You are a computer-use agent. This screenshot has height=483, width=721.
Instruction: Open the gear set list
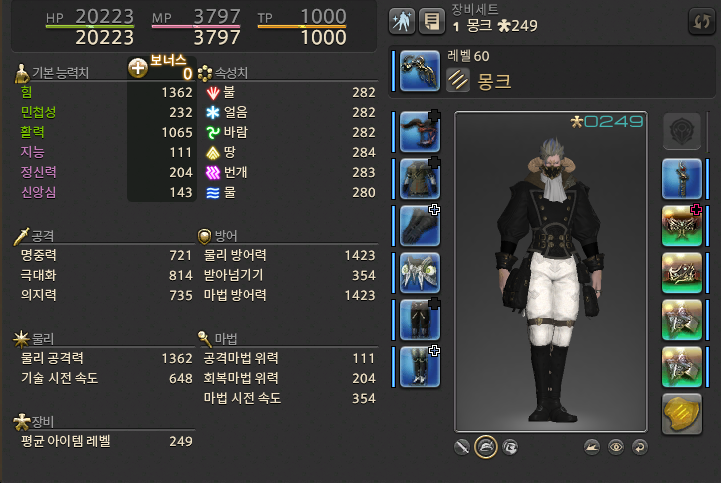[x=431, y=19]
